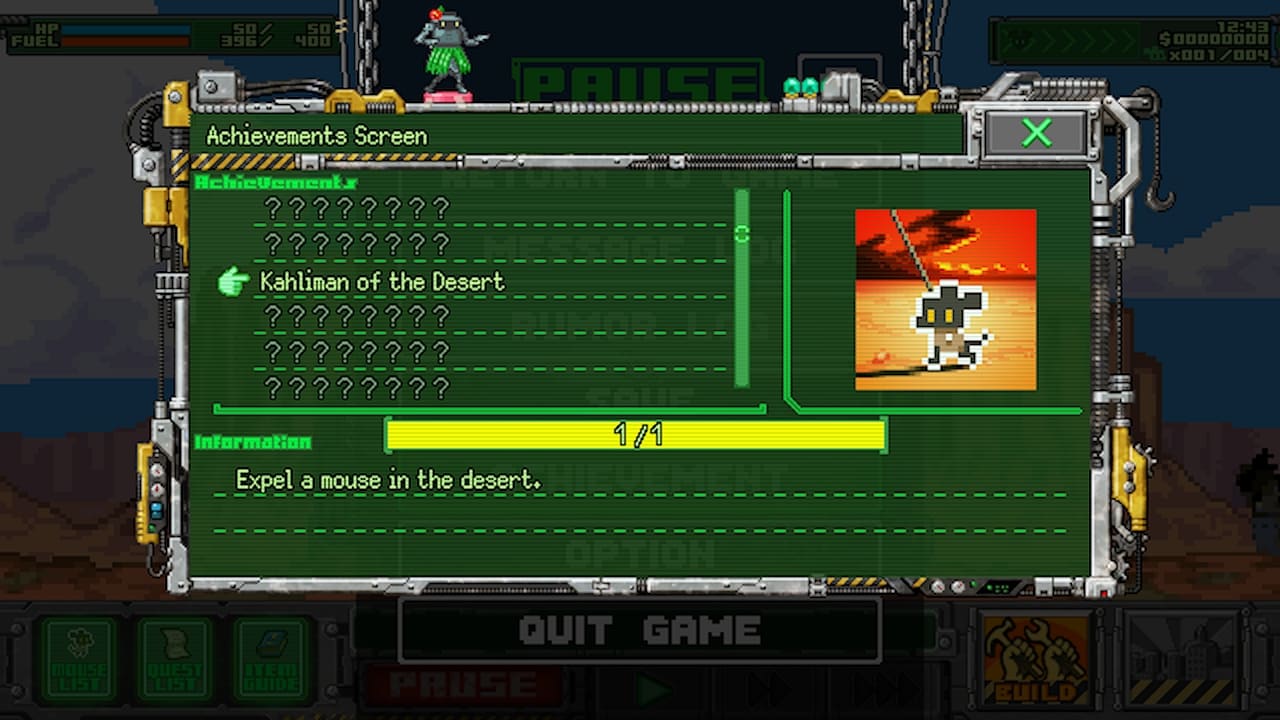Viewport: 1280px width, 720px height.
Task: Switch to the Information section
Action: pos(250,443)
